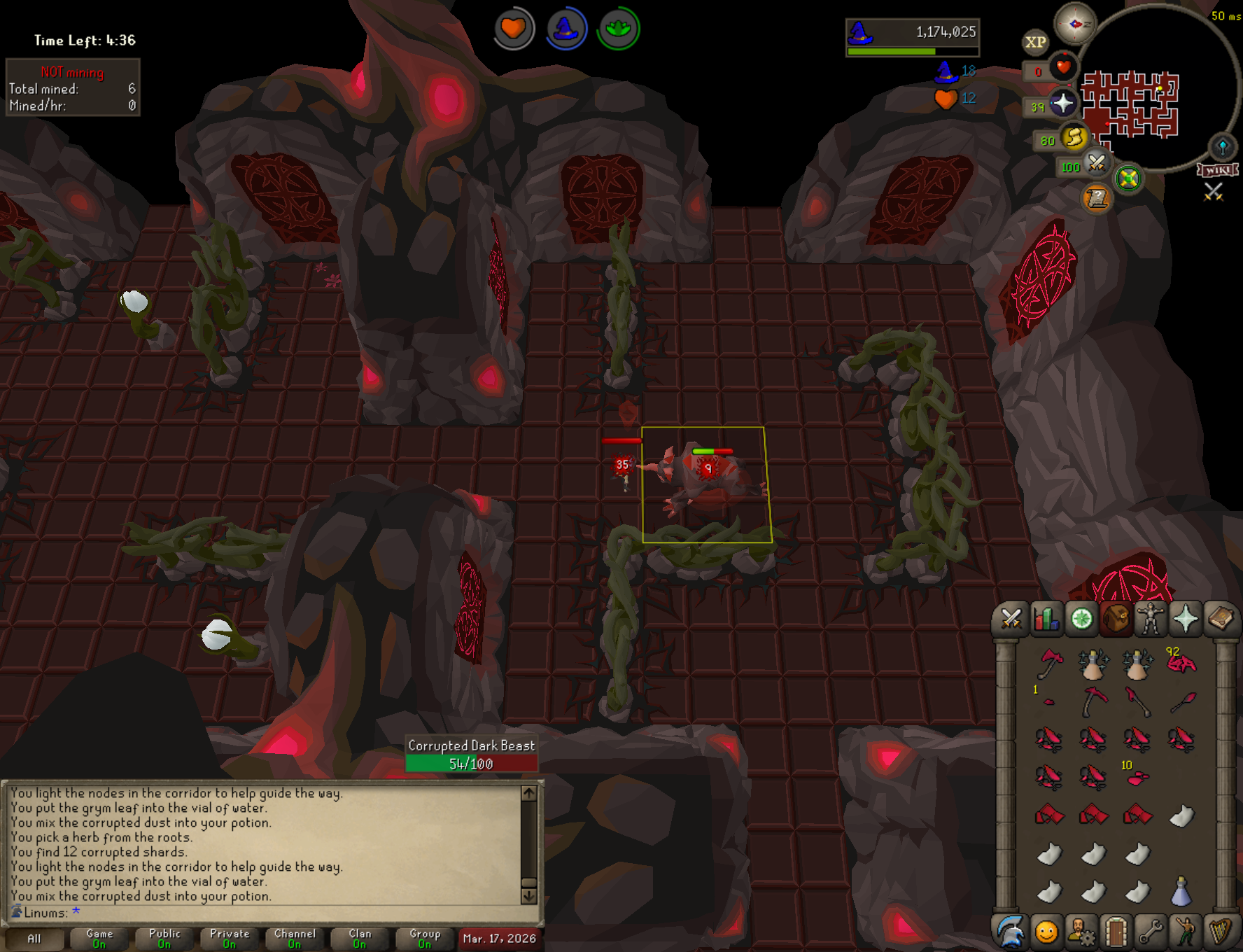Open the Worn Equipment tab
The width and height of the screenshot is (1243, 952).
[x=1150, y=619]
